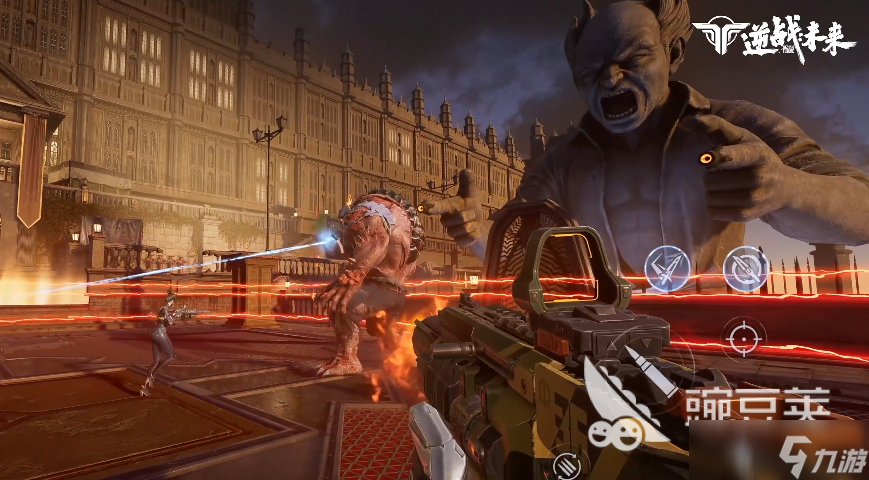Activate the triple-arrow skill icon
This screenshot has width=869, height=480.
tap(667, 266)
